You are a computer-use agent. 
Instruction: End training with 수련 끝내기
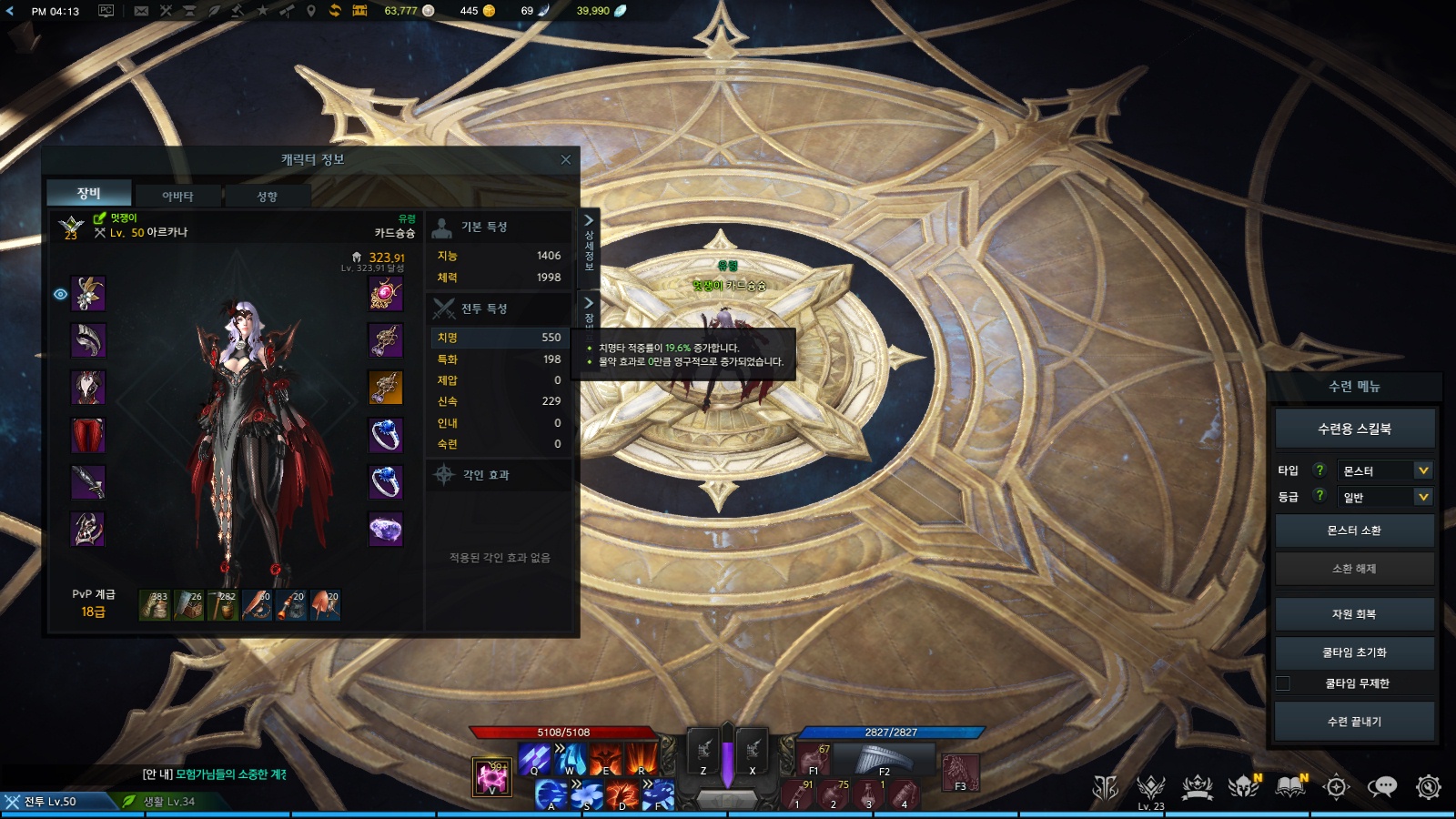1354,722
